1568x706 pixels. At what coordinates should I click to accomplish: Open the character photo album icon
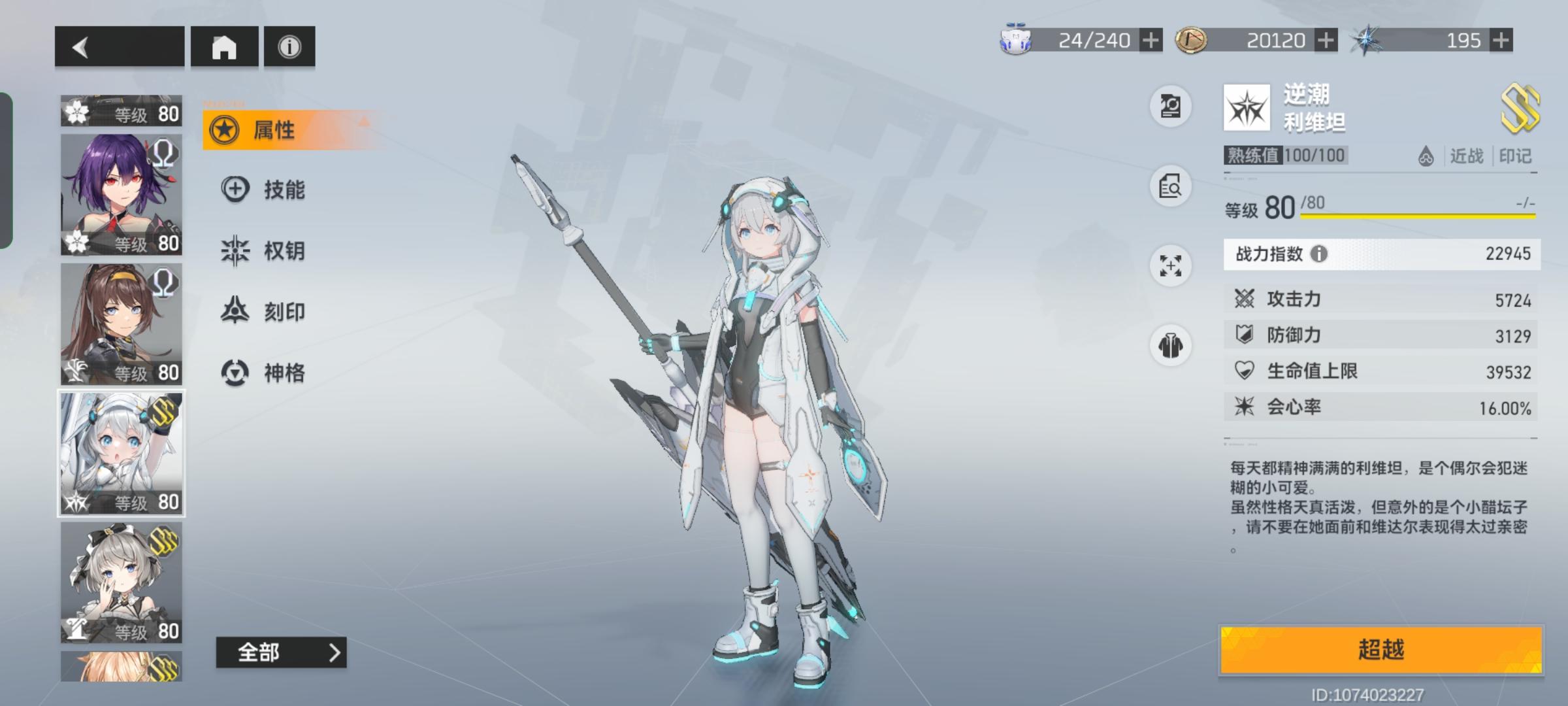1171,107
